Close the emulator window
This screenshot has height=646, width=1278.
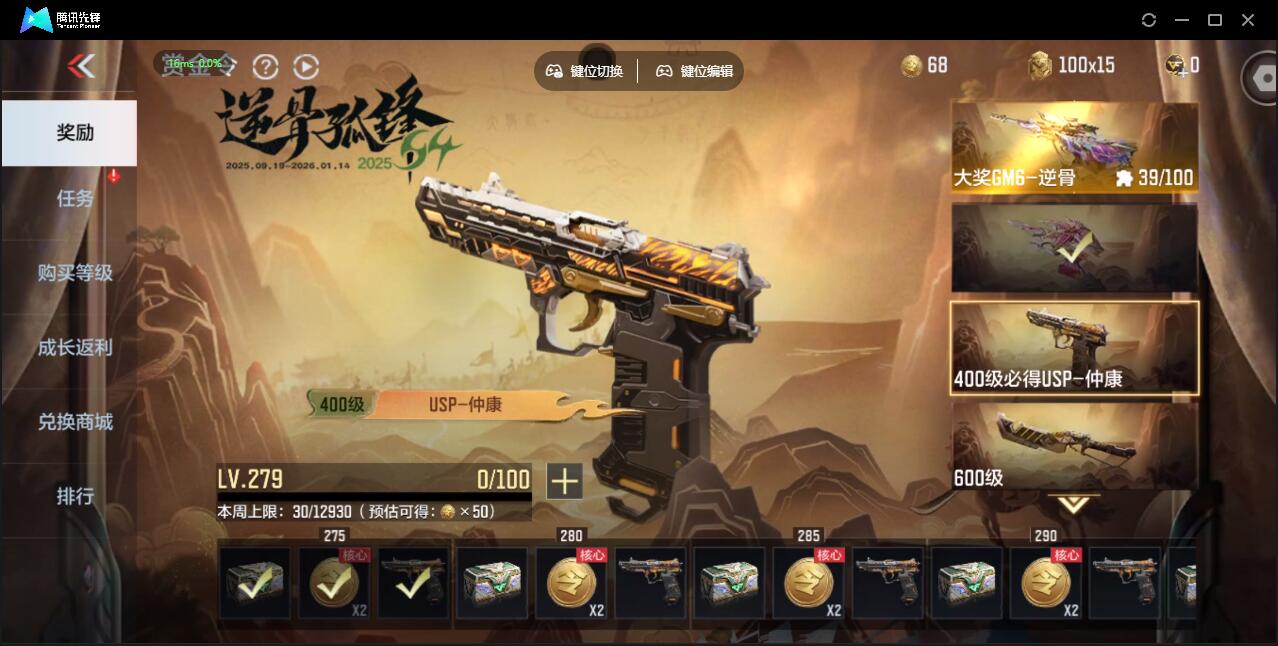click(x=1248, y=20)
